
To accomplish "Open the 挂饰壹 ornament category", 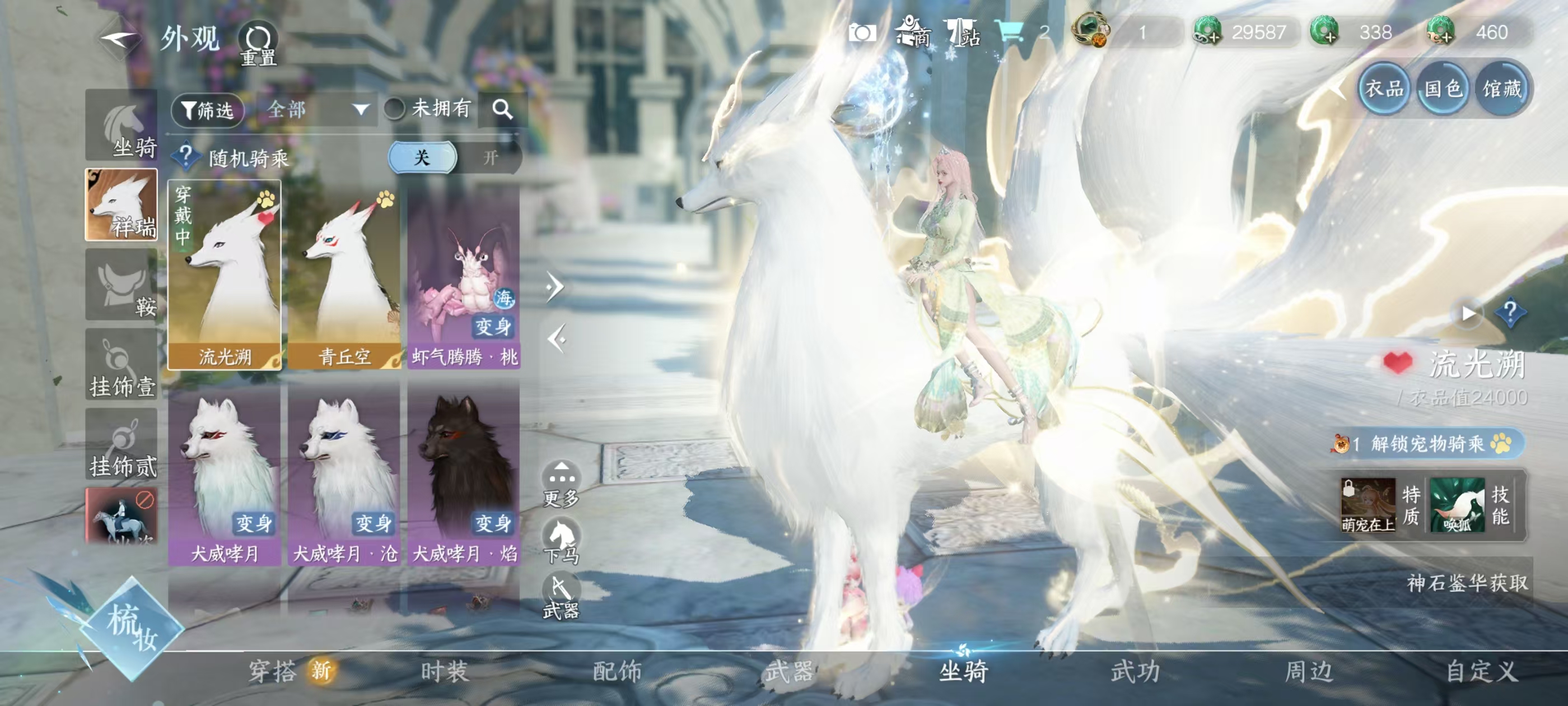I will [122, 365].
